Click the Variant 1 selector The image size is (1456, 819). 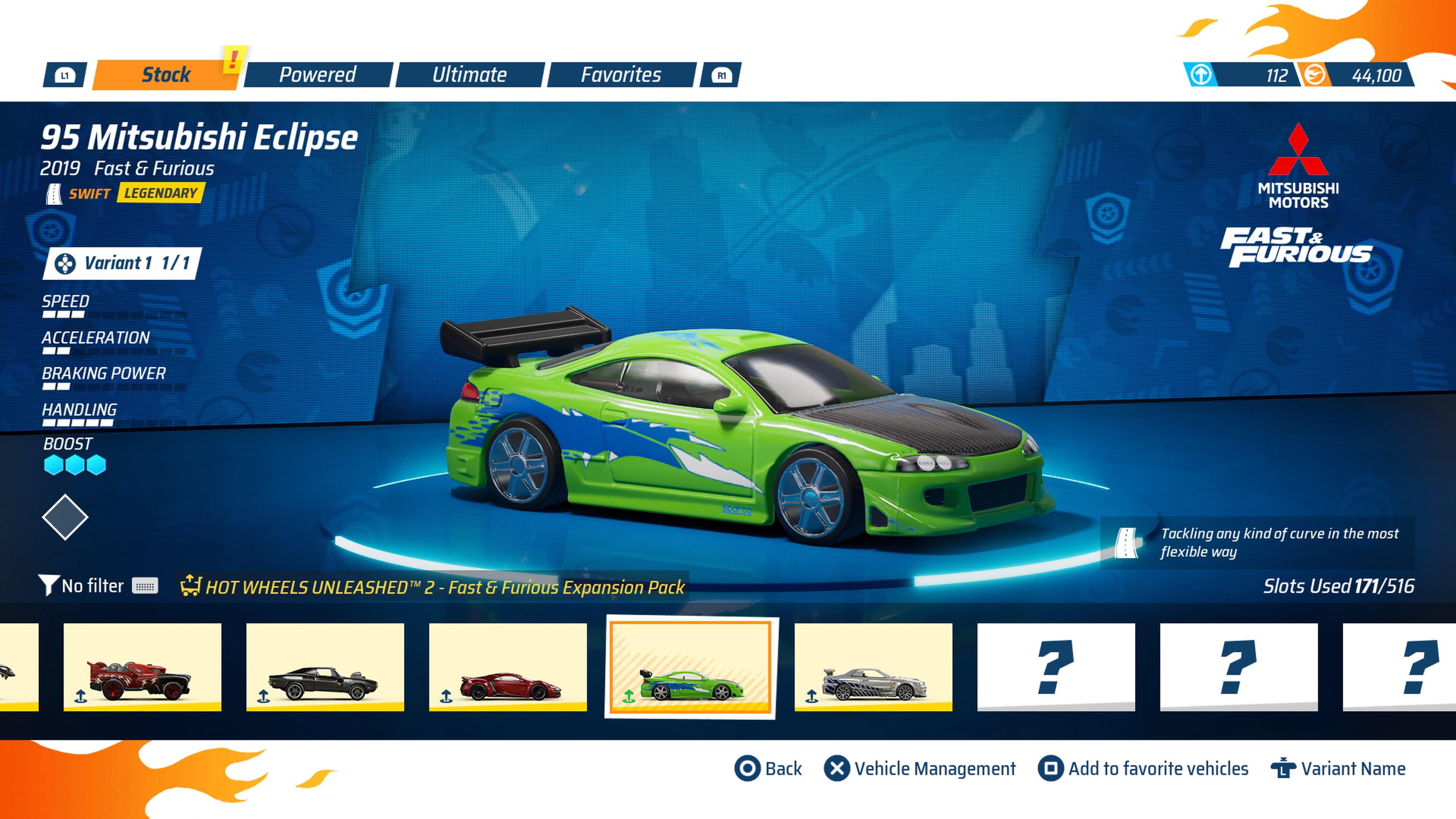122,264
